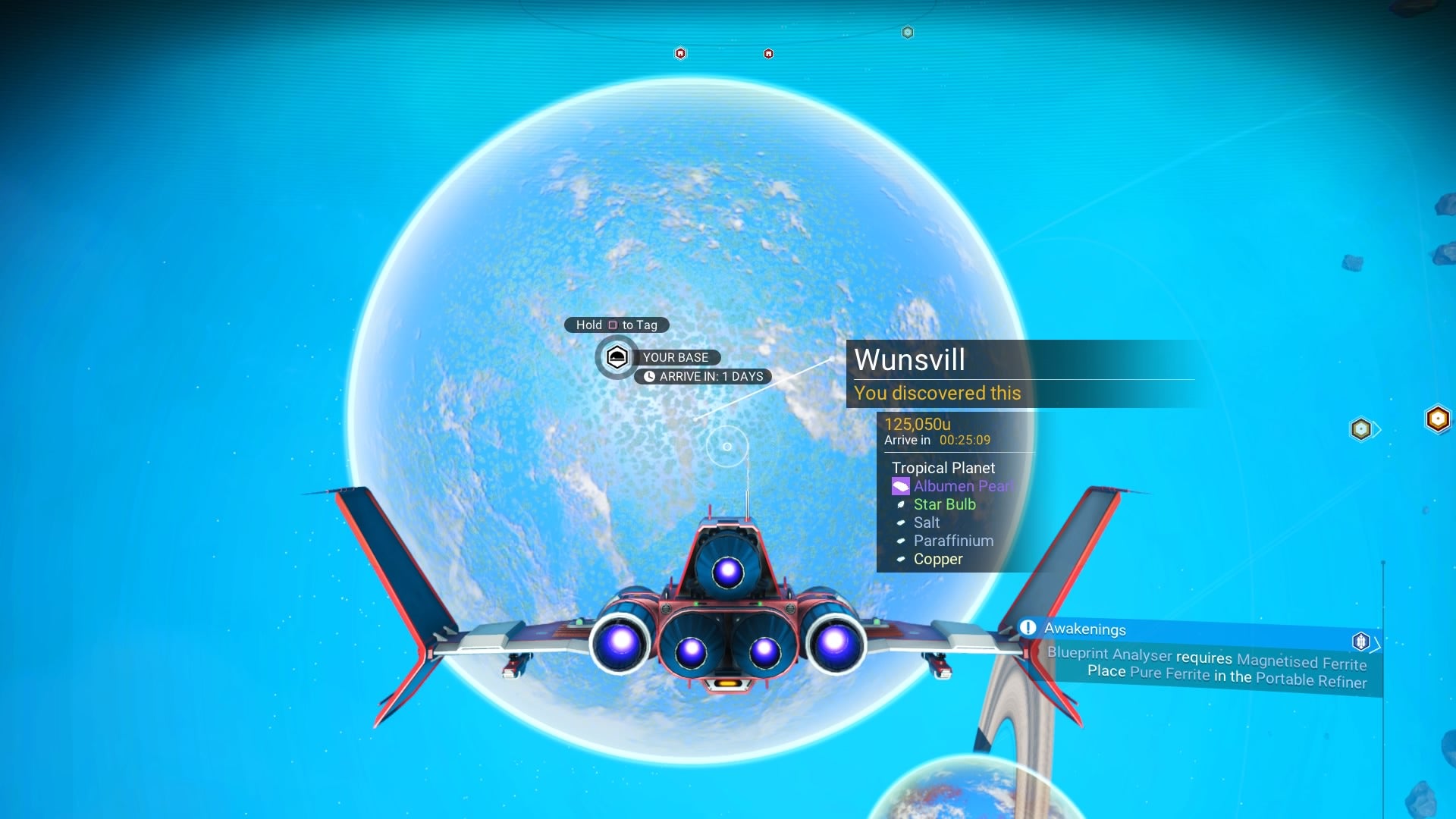
Task: Open the Wunsvill planet title header
Action: pyautogui.click(x=909, y=361)
